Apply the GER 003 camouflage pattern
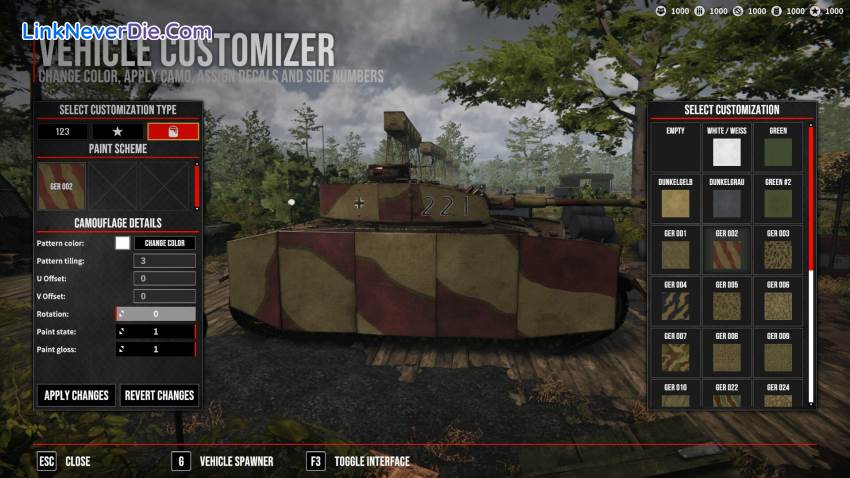This screenshot has height=478, width=850. tap(778, 250)
